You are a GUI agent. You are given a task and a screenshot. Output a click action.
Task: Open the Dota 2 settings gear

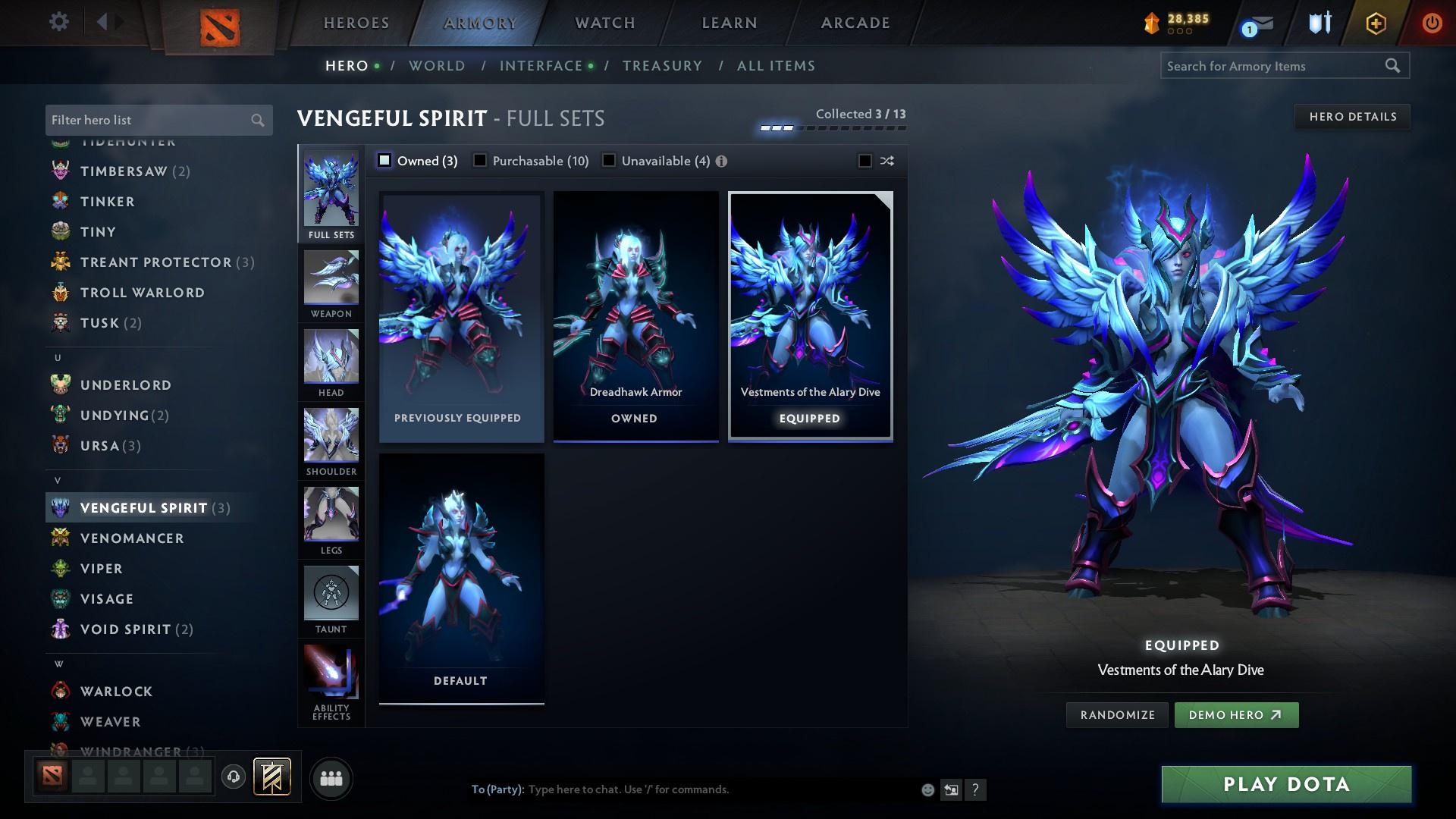pyautogui.click(x=58, y=22)
